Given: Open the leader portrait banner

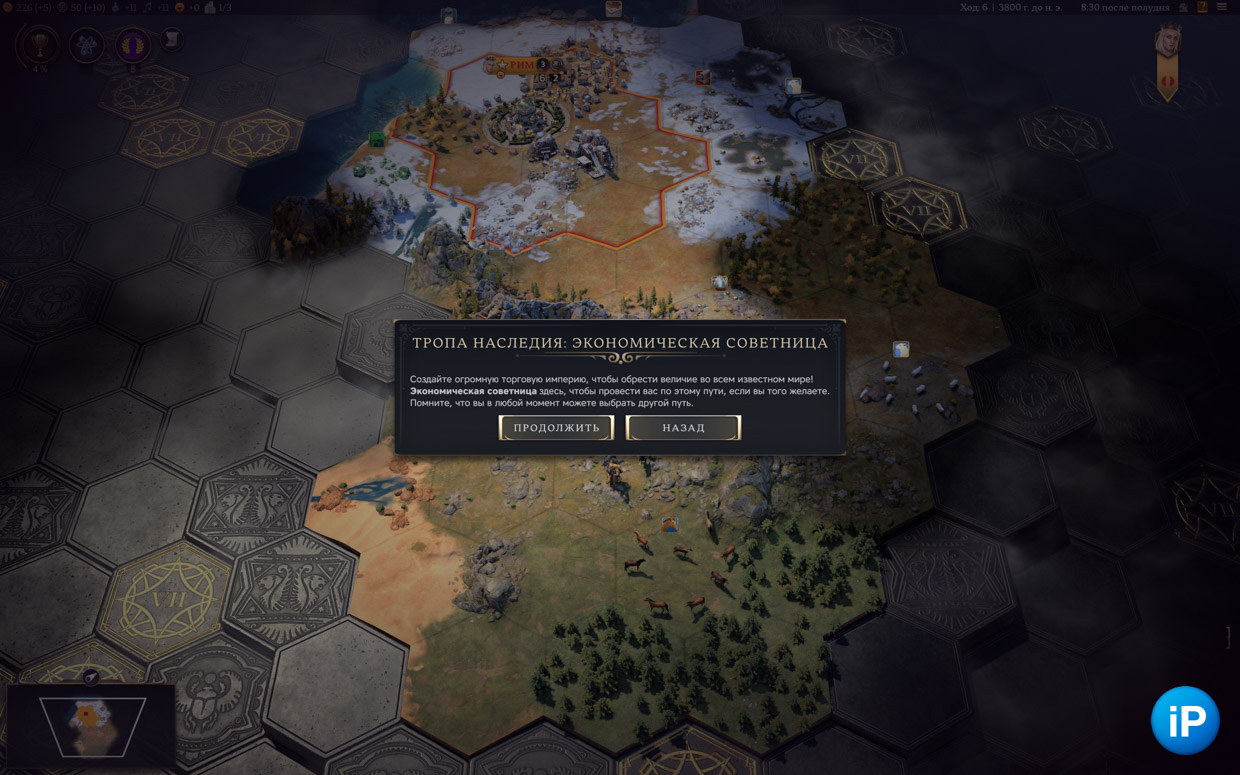Looking at the screenshot, I should click(x=1167, y=60).
